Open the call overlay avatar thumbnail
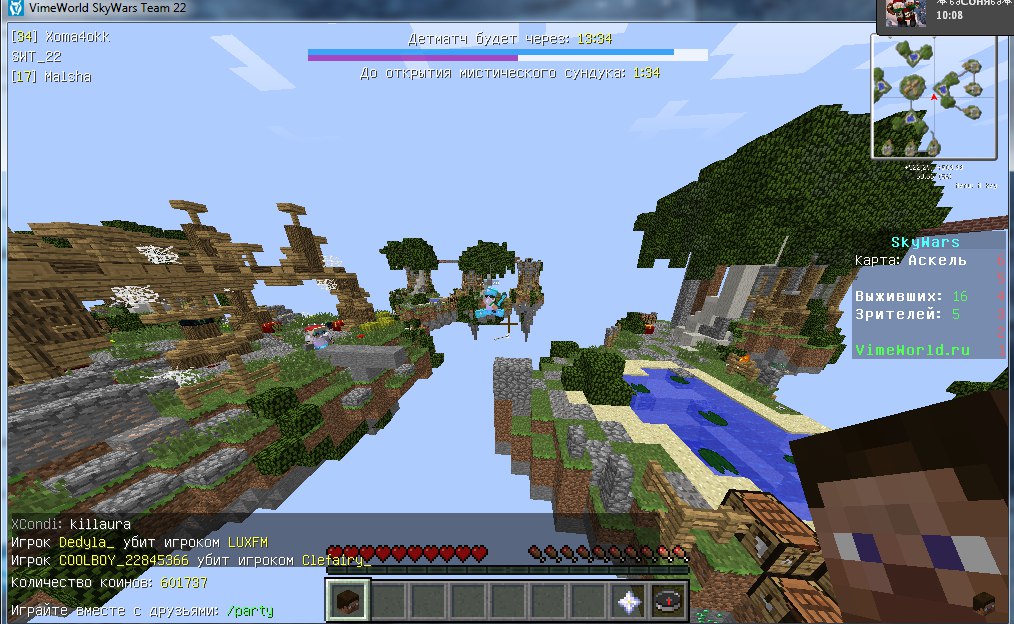Viewport: 1014px width, 624px height. (x=907, y=14)
